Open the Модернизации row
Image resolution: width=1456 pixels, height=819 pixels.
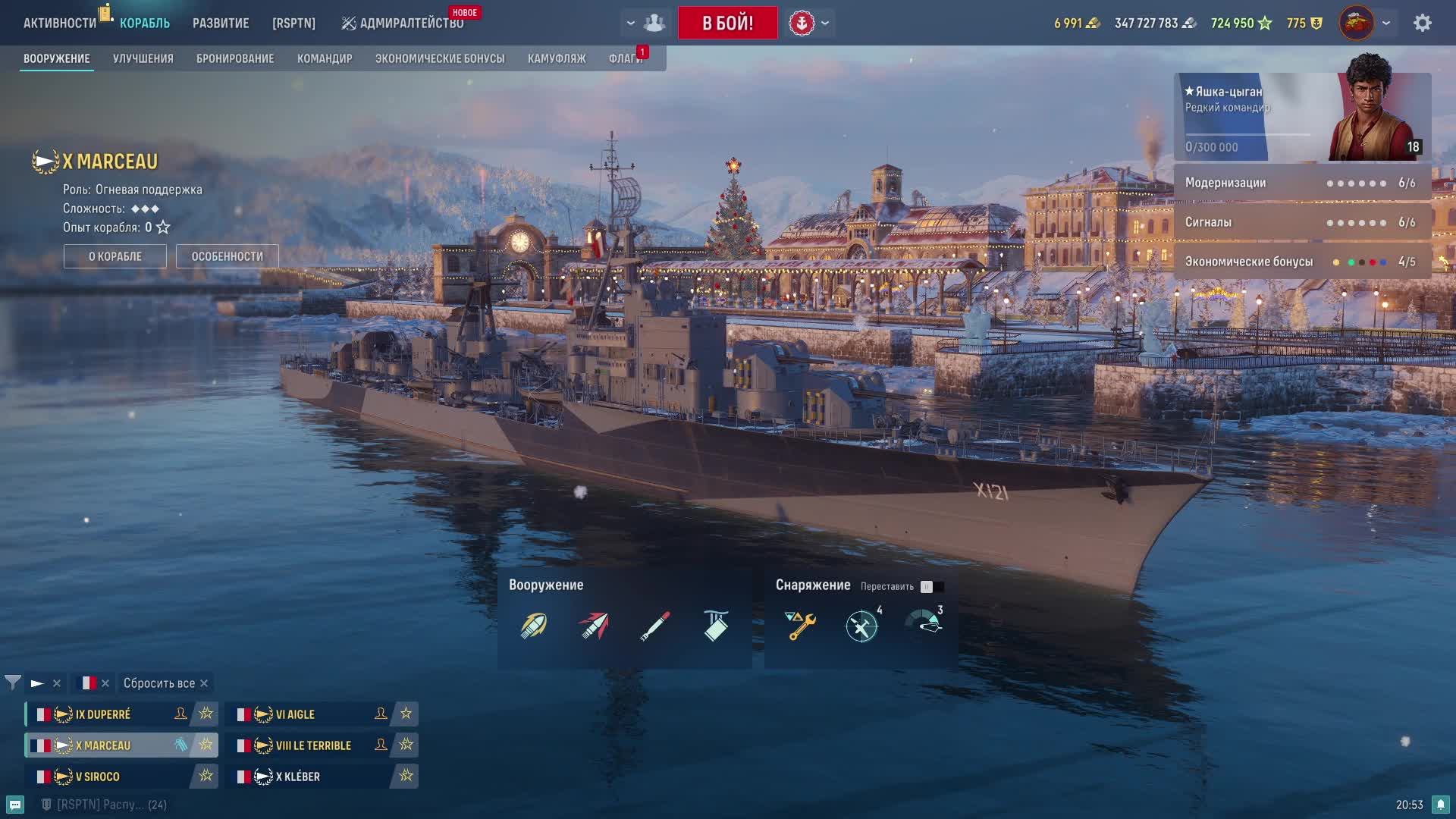(1301, 183)
